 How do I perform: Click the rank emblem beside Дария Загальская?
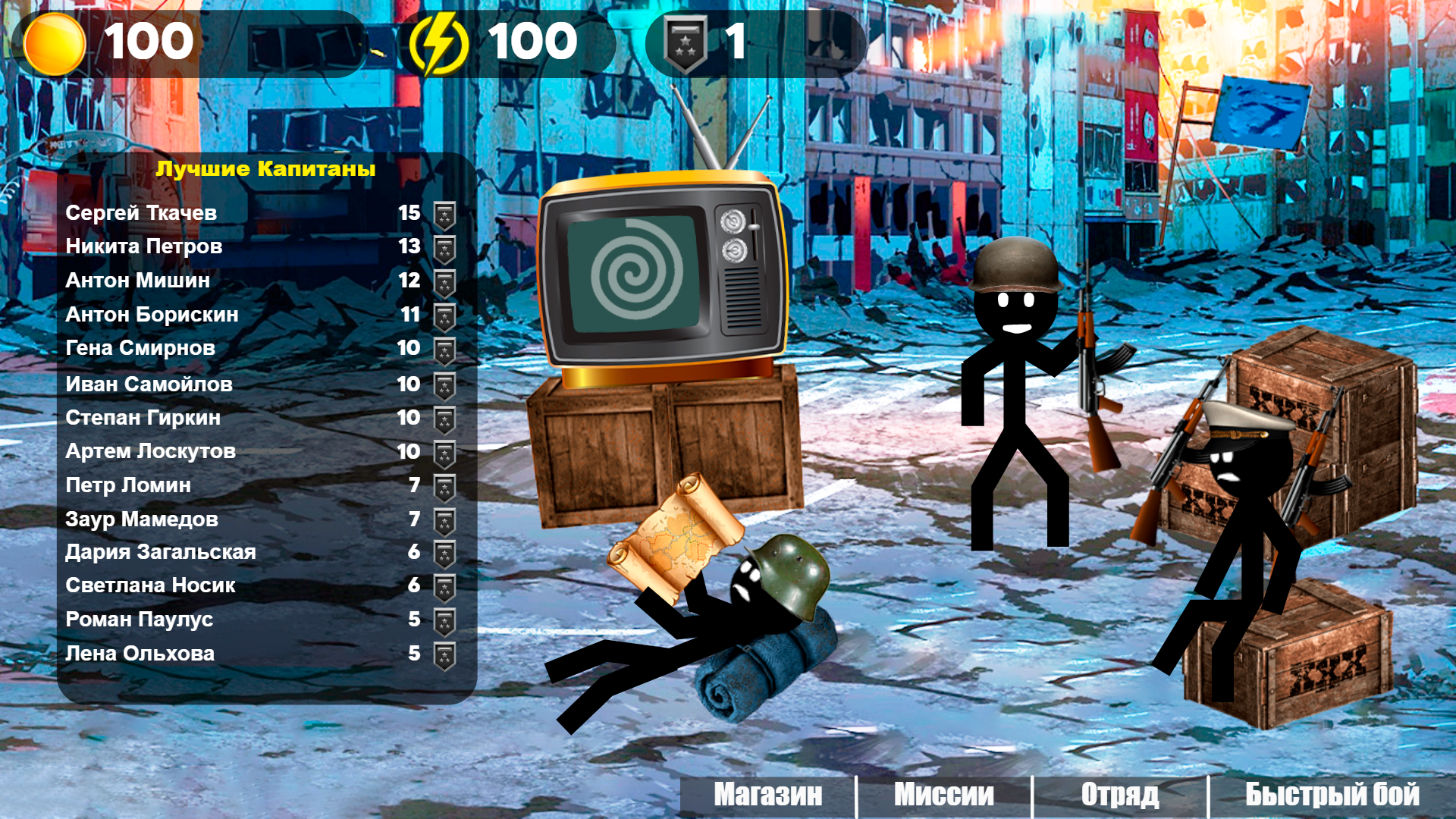pos(442,552)
